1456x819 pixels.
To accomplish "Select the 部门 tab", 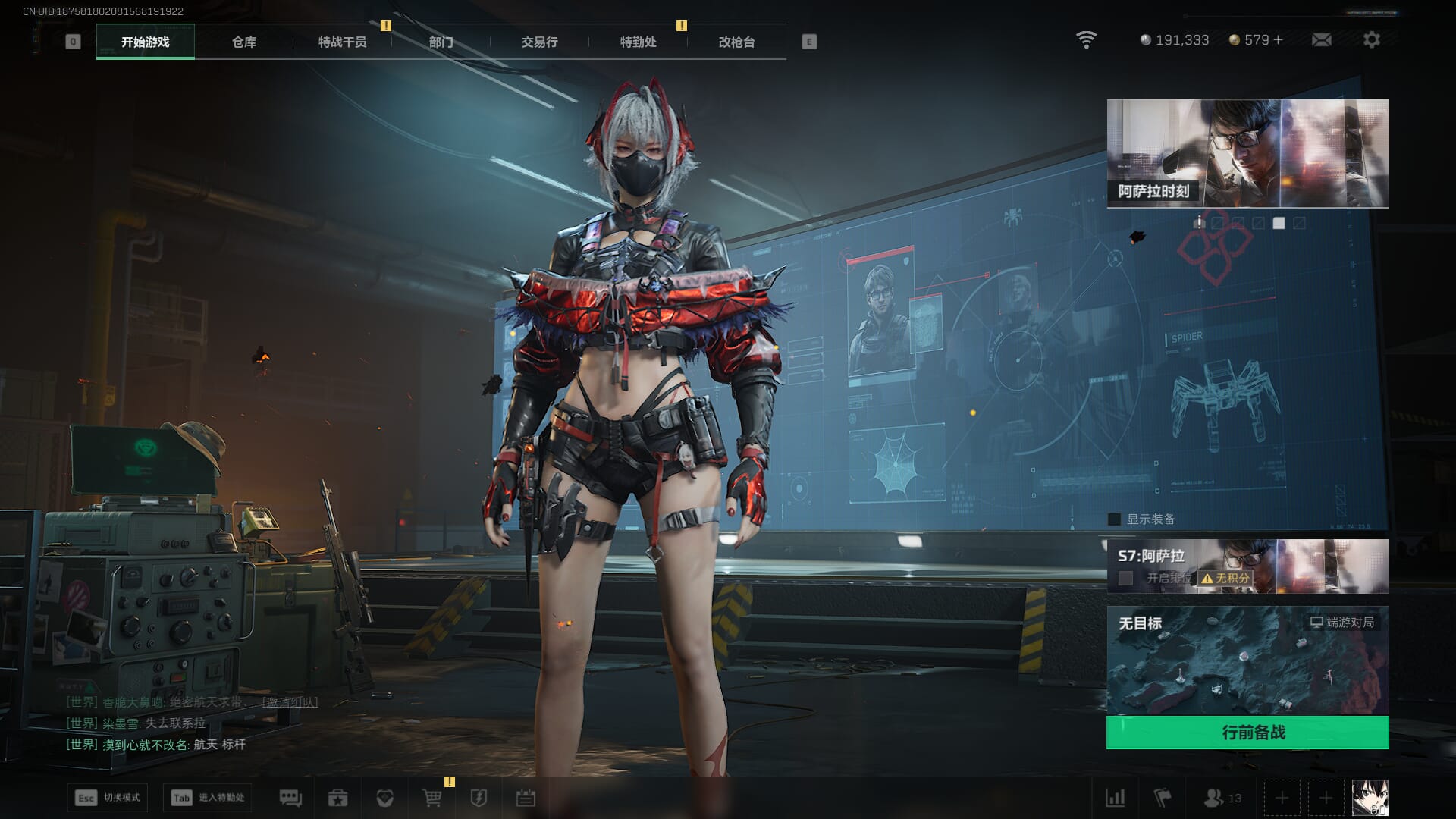I will pyautogui.click(x=441, y=42).
